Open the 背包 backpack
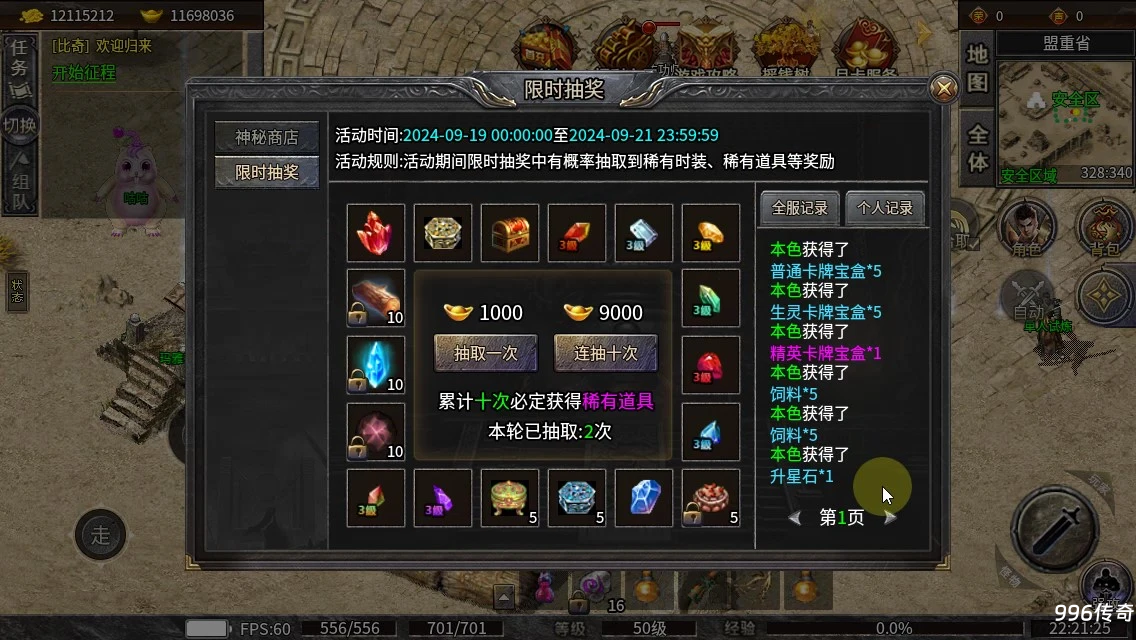The width and height of the screenshot is (1136, 640). click(1104, 228)
